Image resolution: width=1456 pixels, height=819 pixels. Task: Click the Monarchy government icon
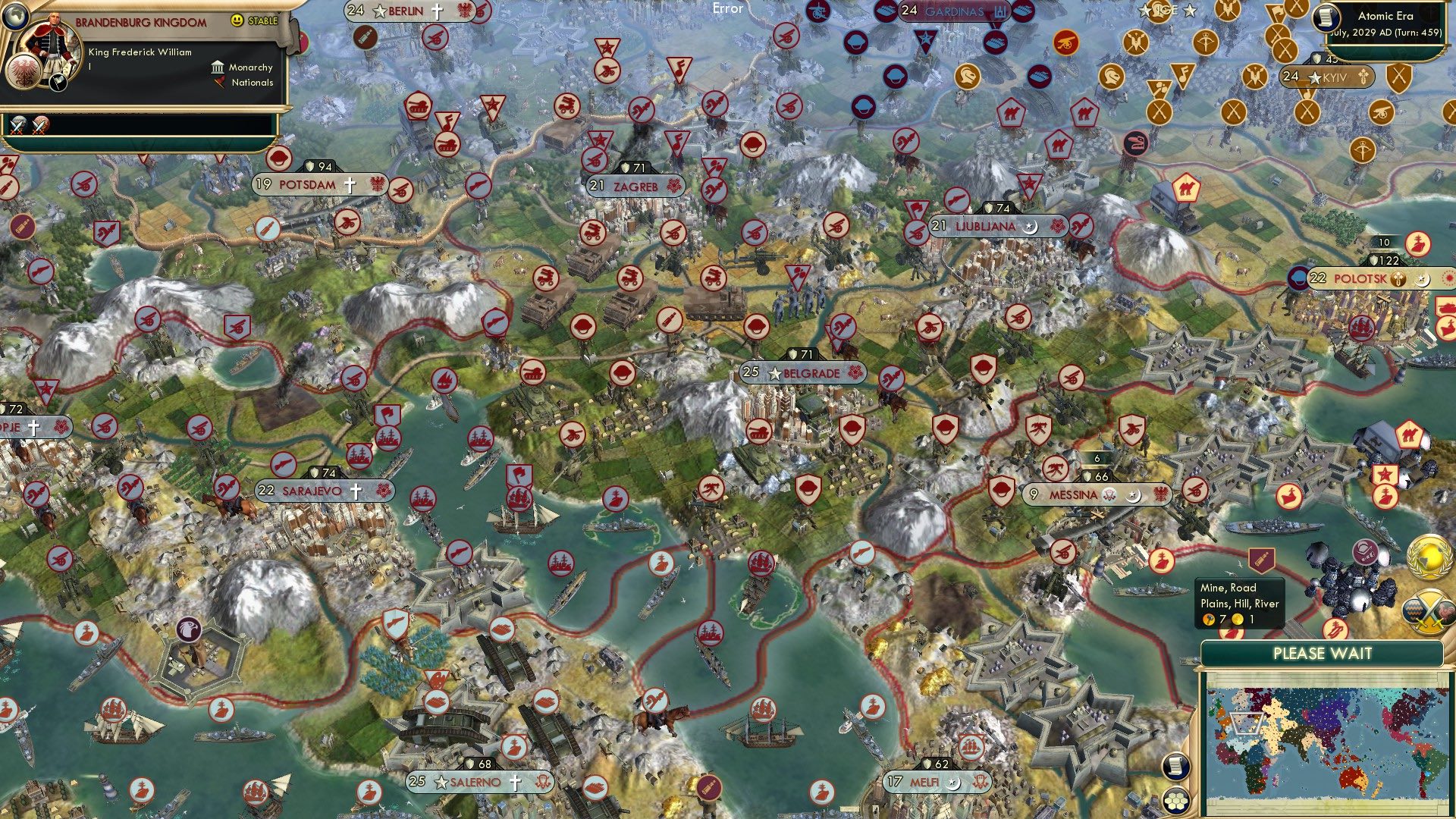[217, 67]
